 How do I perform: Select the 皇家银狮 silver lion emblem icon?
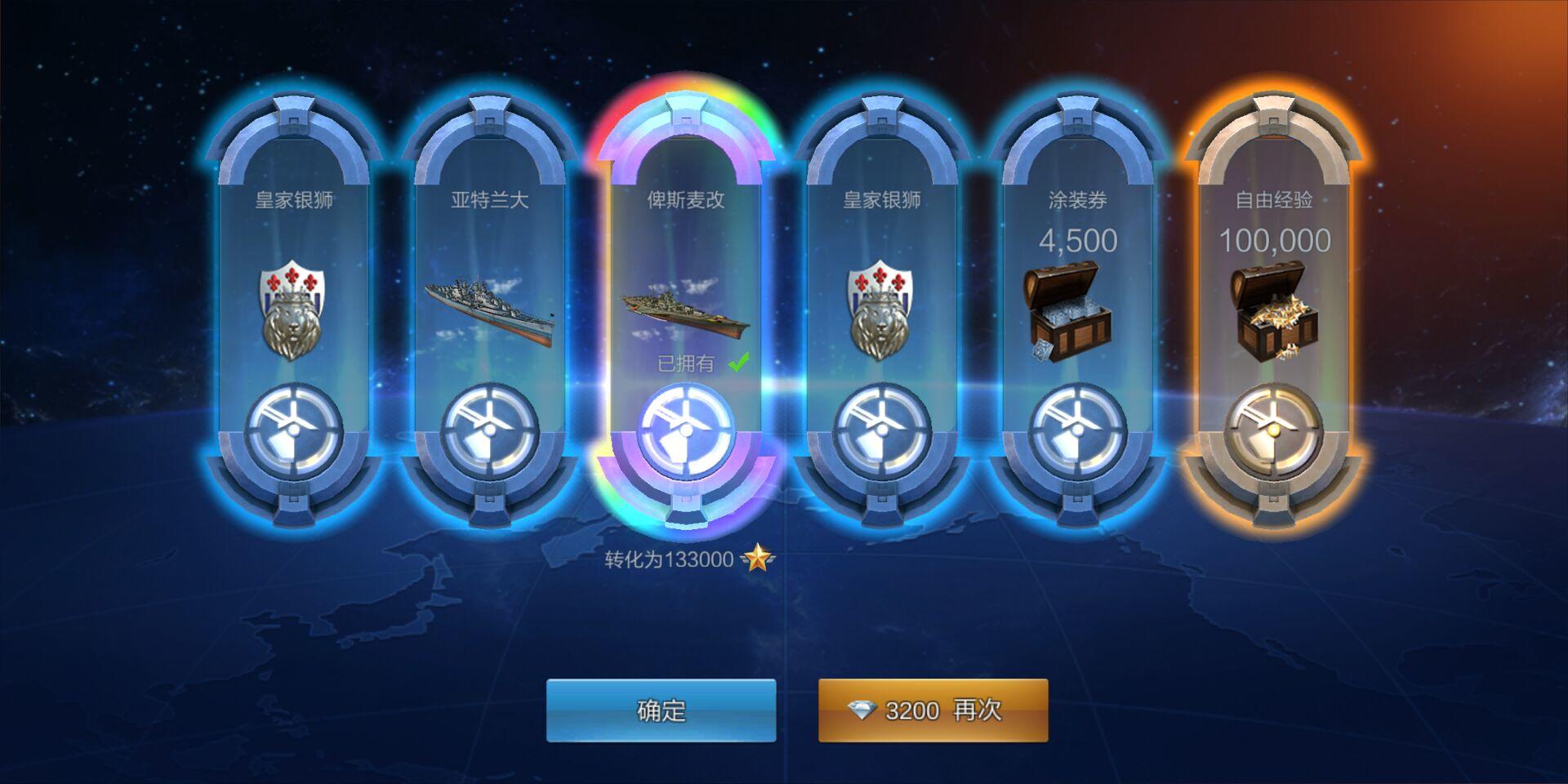pos(292,310)
